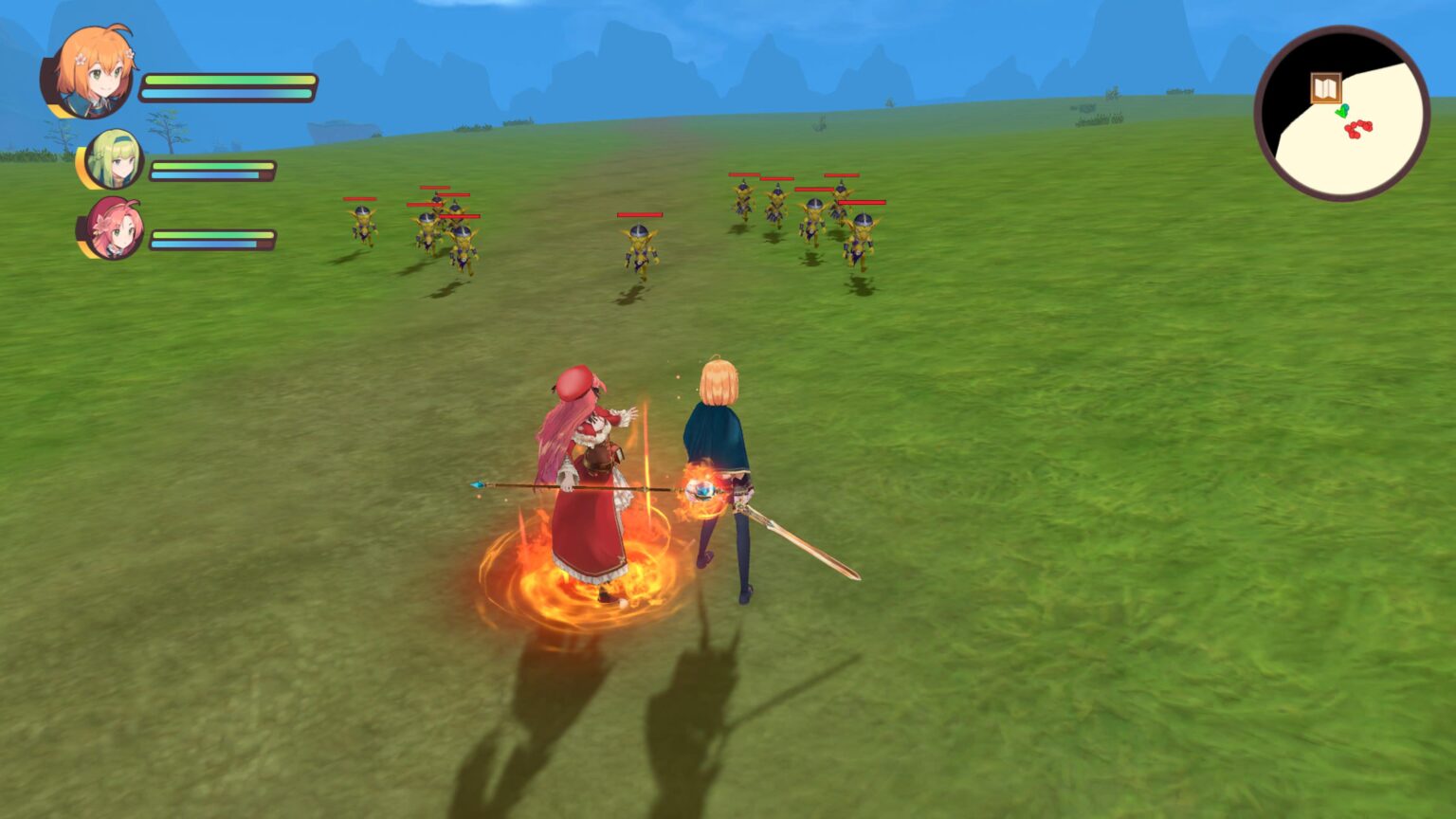This screenshot has height=819, width=1456.
Task: Open the circular minimap
Action: click(x=1341, y=114)
